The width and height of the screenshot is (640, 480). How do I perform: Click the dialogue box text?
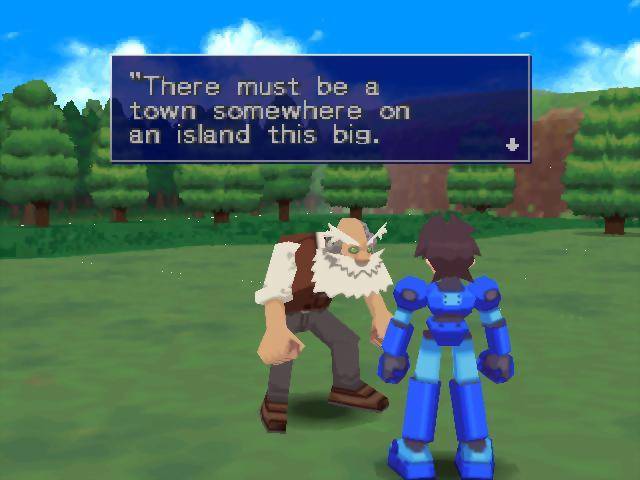click(x=270, y=110)
